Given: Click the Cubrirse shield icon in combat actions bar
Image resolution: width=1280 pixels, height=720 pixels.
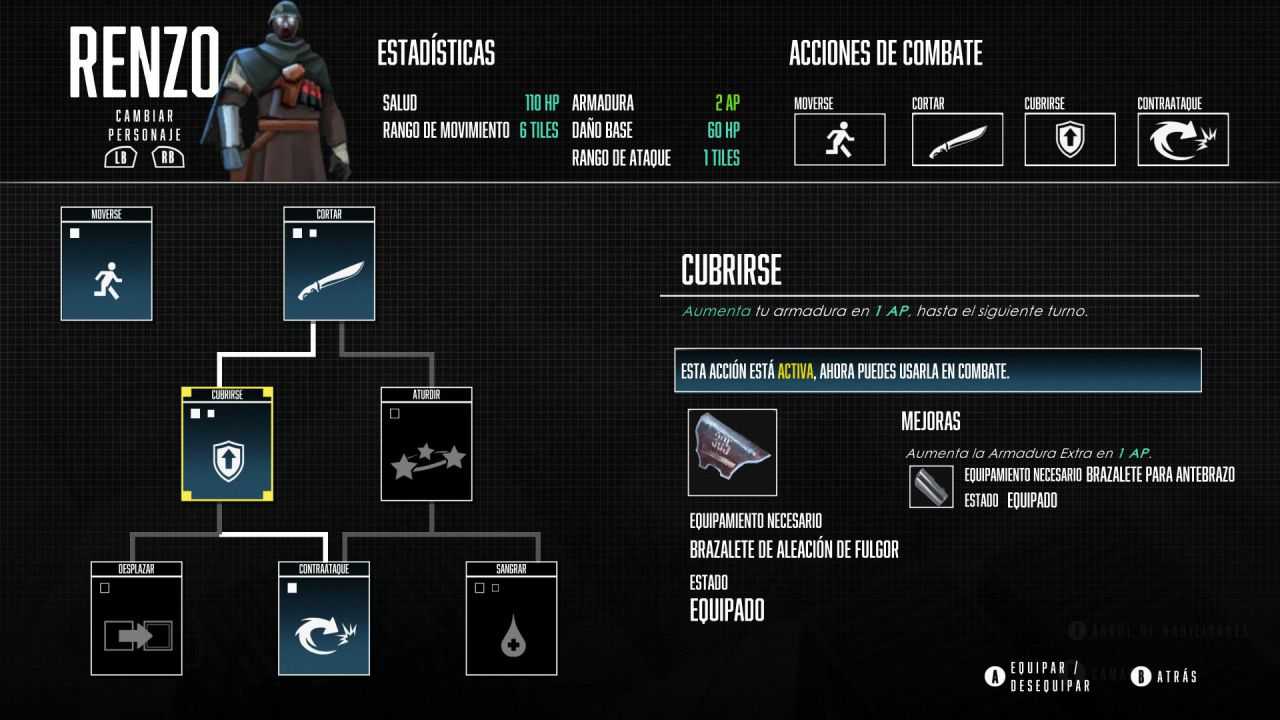Looking at the screenshot, I should click(x=1070, y=140).
